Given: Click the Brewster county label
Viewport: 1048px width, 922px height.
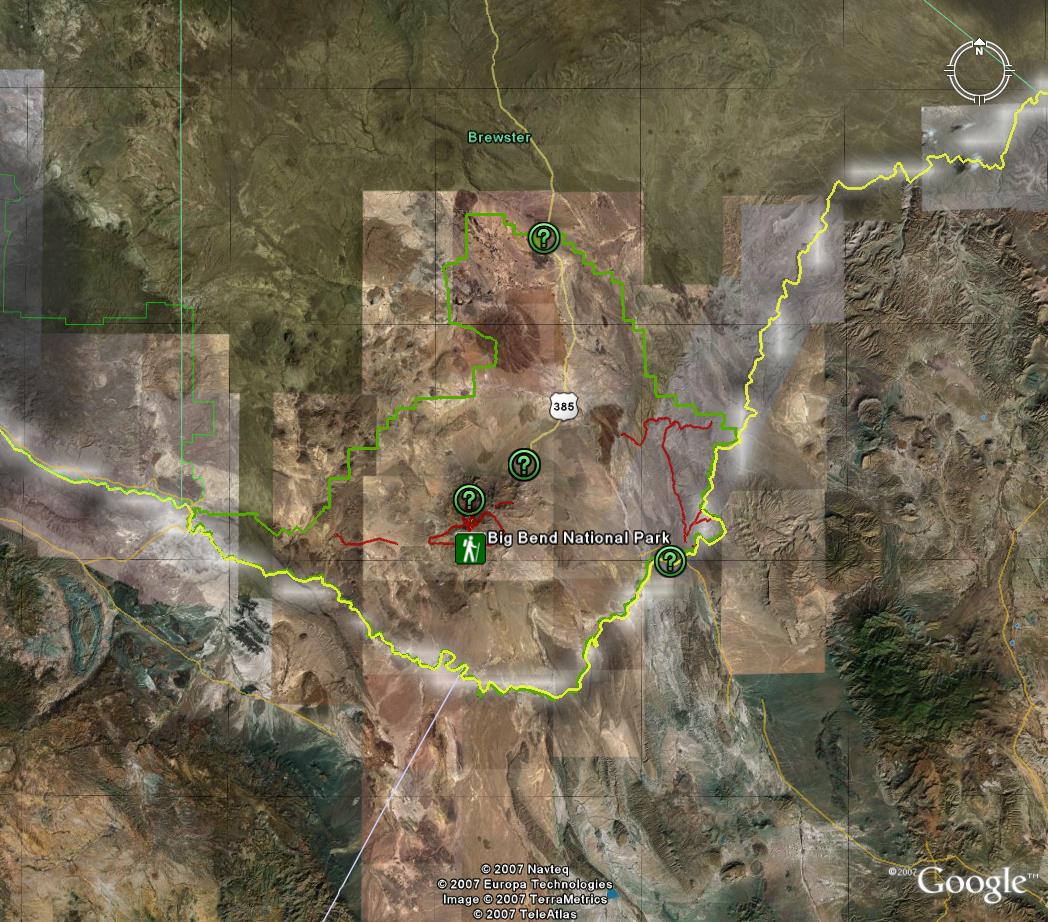Looking at the screenshot, I should click(x=499, y=137).
